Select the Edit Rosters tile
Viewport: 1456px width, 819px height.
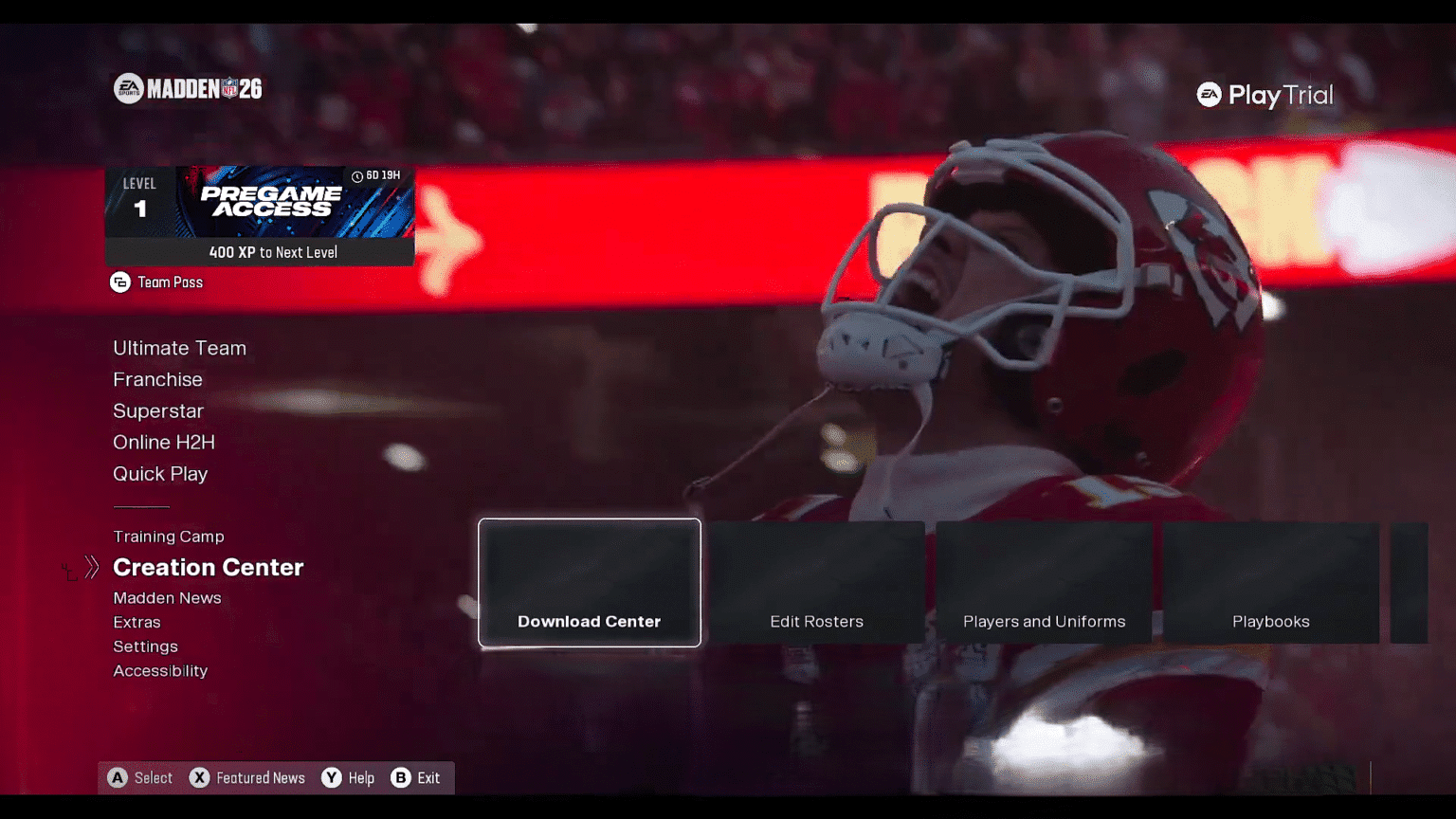(816, 583)
